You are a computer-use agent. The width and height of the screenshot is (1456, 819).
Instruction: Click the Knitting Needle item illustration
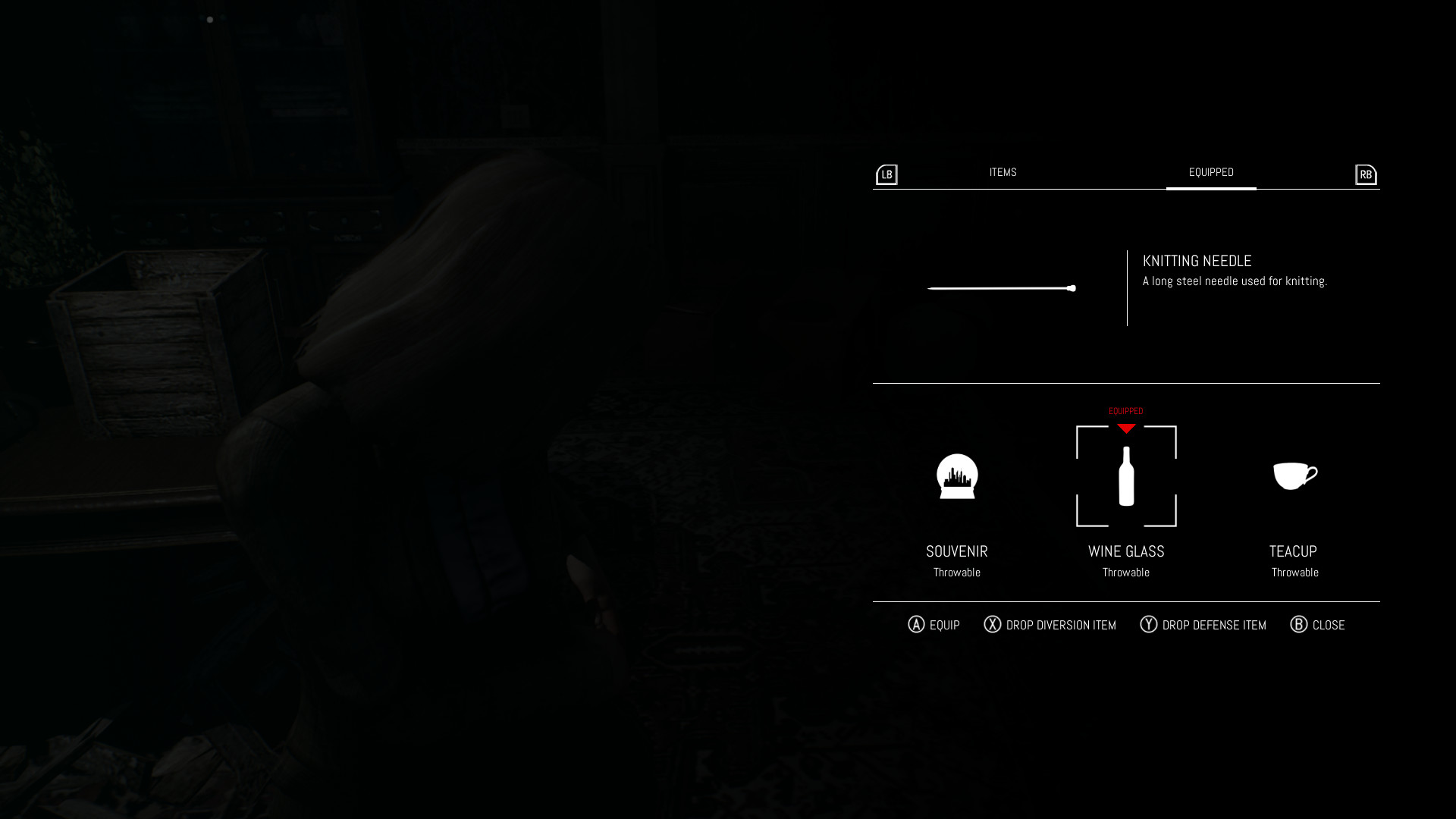pyautogui.click(x=1001, y=288)
